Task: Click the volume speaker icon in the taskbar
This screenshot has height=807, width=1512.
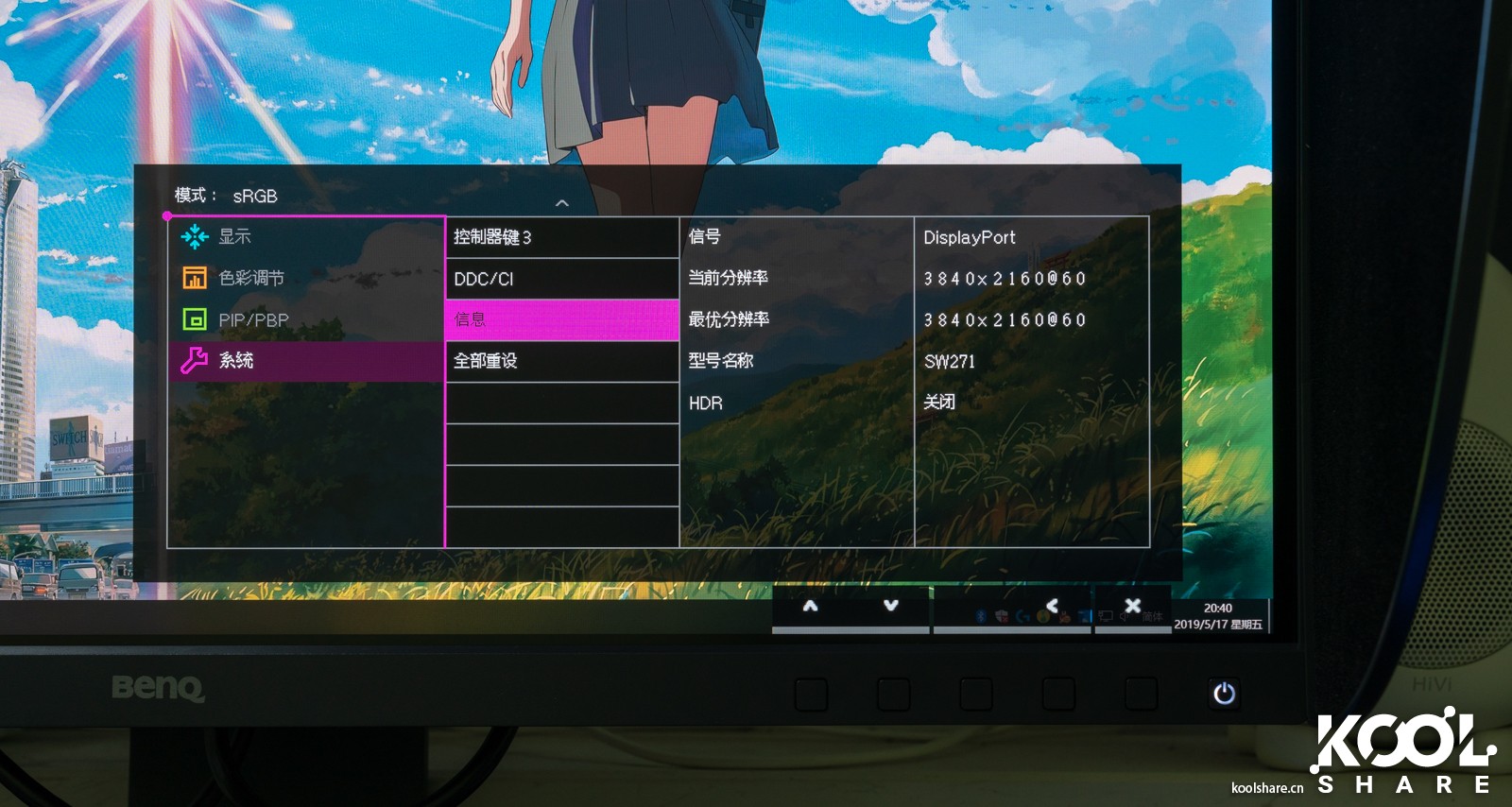Action: 1124,615
